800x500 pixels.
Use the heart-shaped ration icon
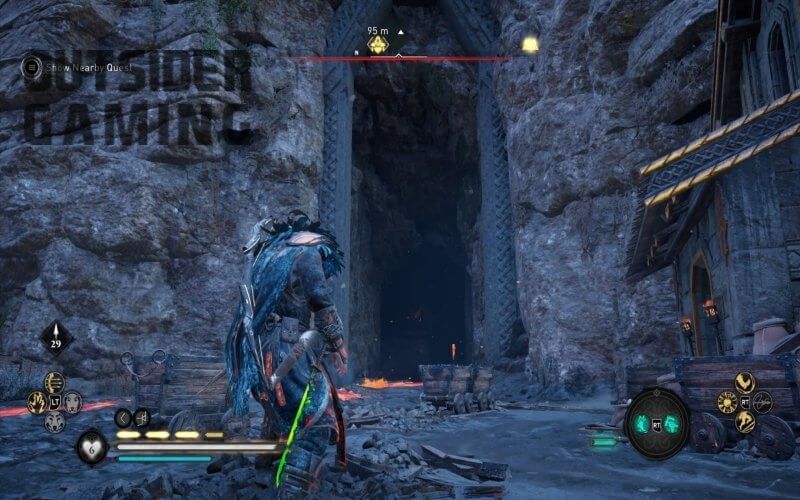coord(93,447)
